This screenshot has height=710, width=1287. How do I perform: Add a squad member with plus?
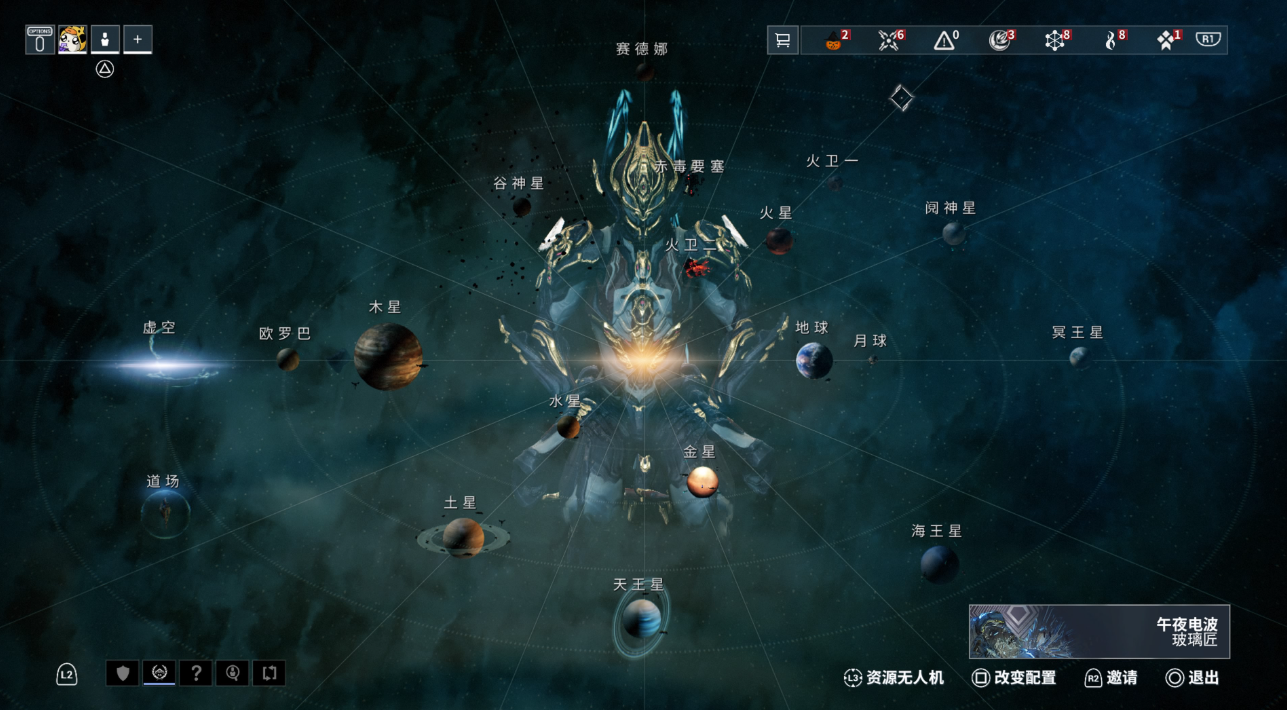coord(138,39)
